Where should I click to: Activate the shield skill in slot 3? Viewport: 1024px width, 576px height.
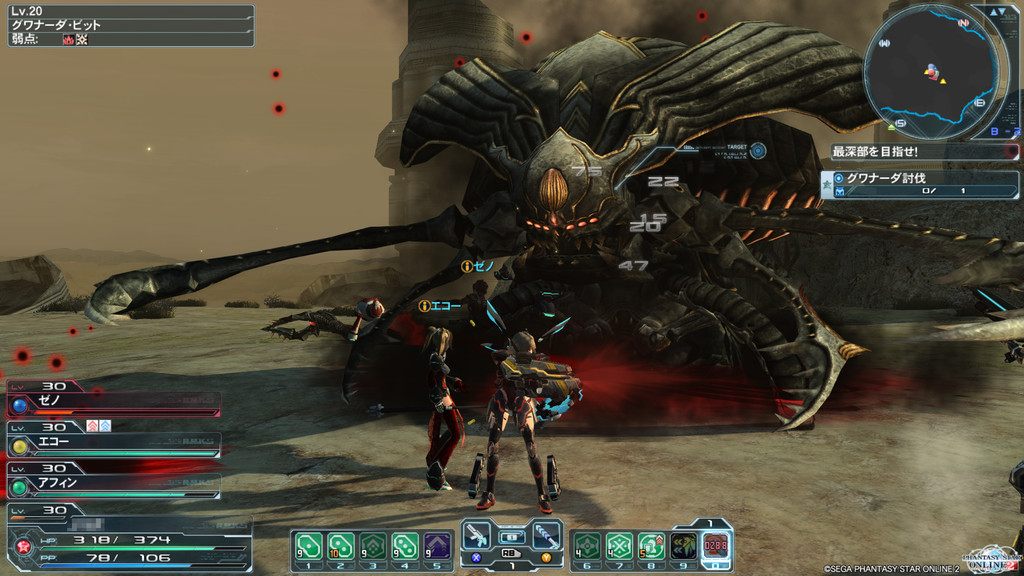coord(373,546)
